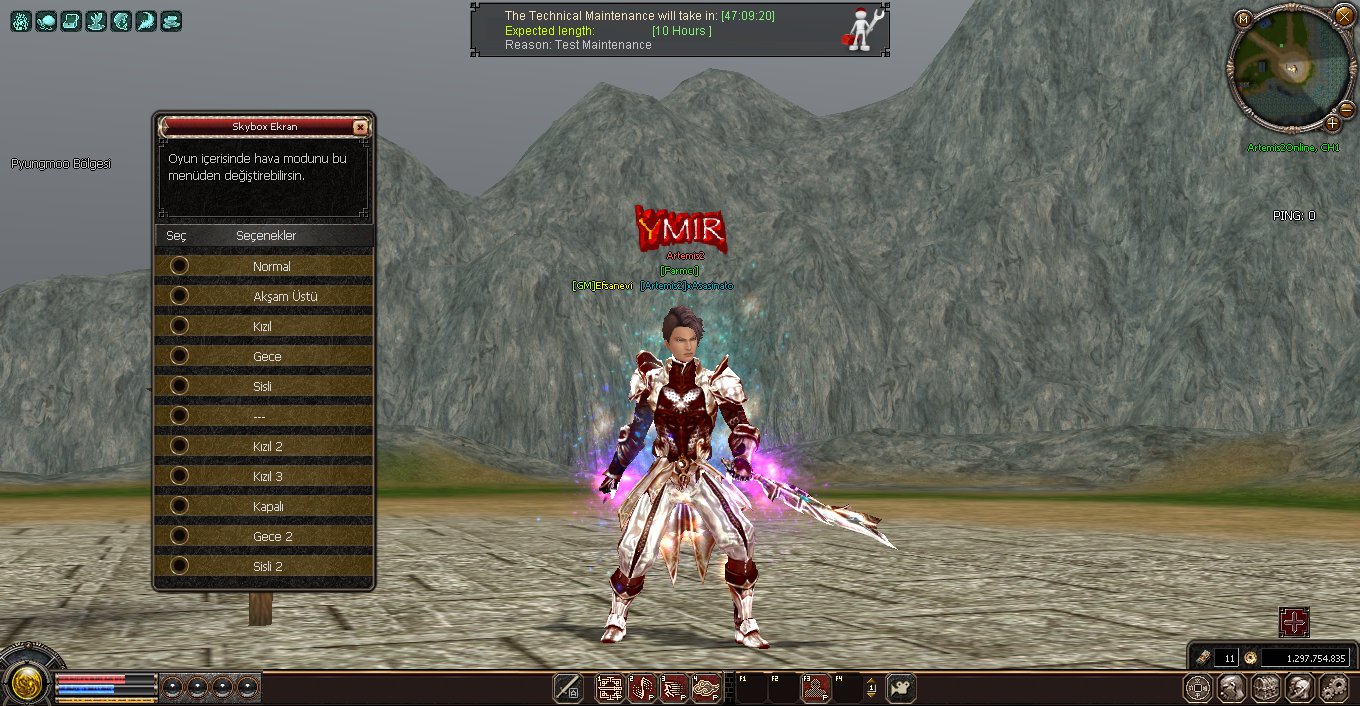Select the Kızıl 2 sky option
The image size is (1360, 706).
pos(180,446)
